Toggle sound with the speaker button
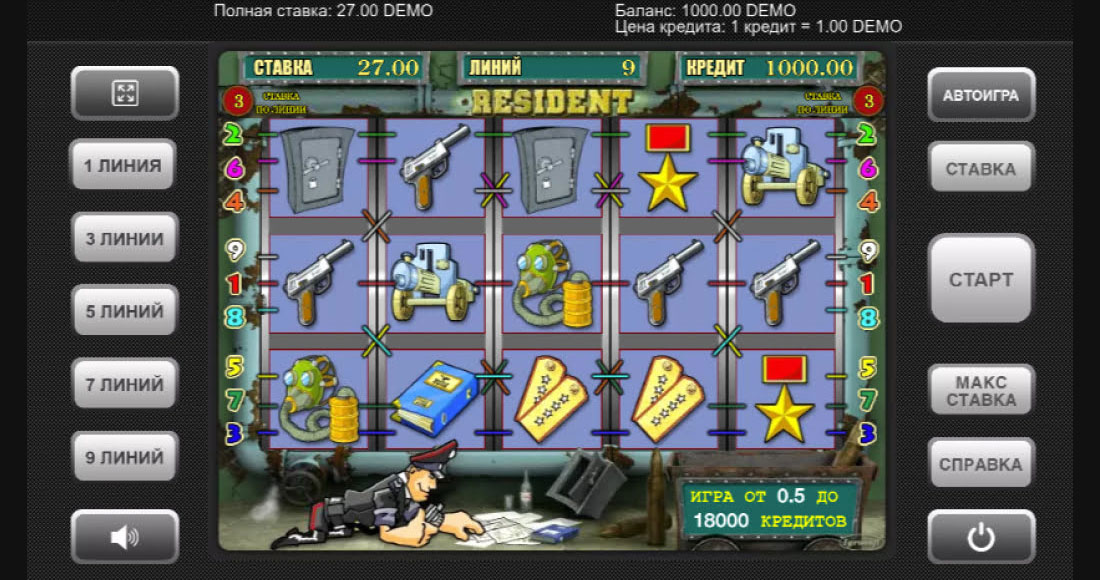 [x=124, y=537]
